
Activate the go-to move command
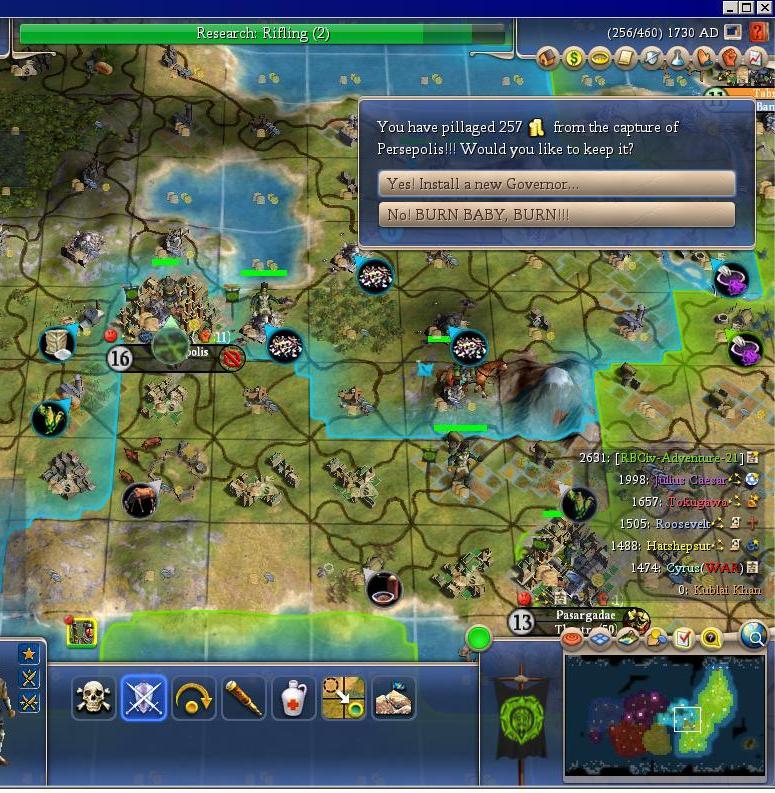(344, 698)
